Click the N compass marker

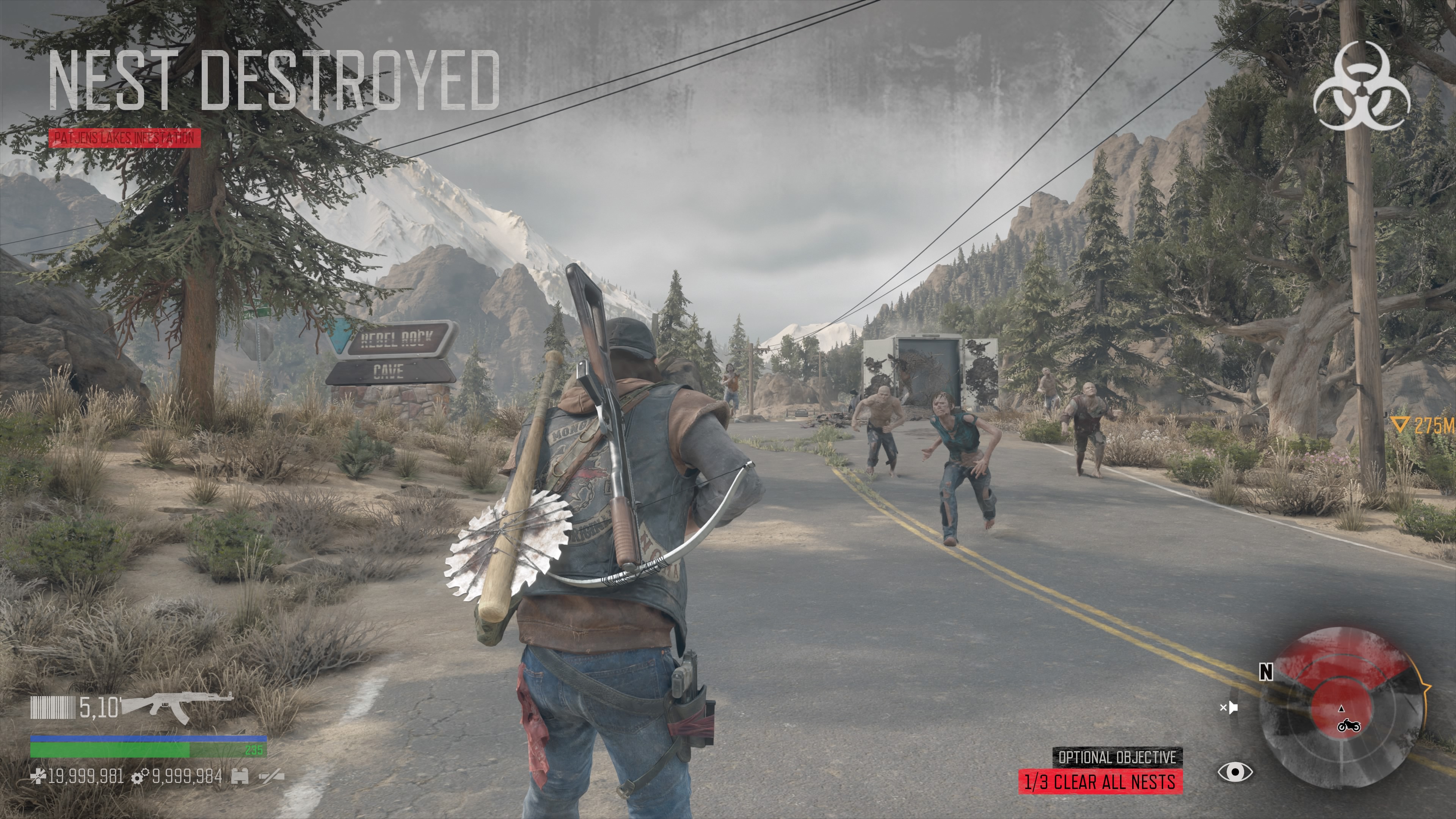[x=1266, y=672]
